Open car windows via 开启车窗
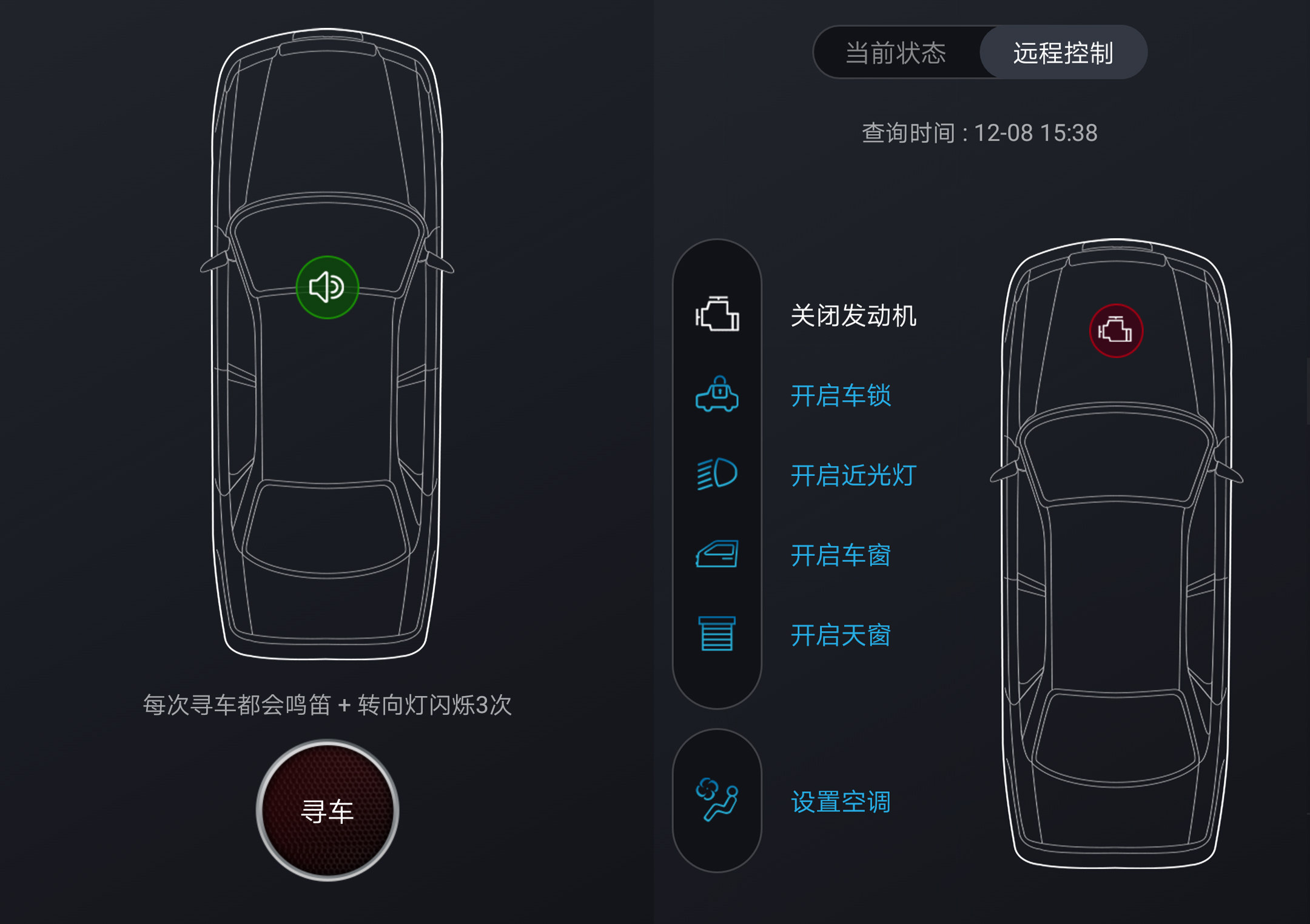The width and height of the screenshot is (1310, 924). click(x=841, y=555)
